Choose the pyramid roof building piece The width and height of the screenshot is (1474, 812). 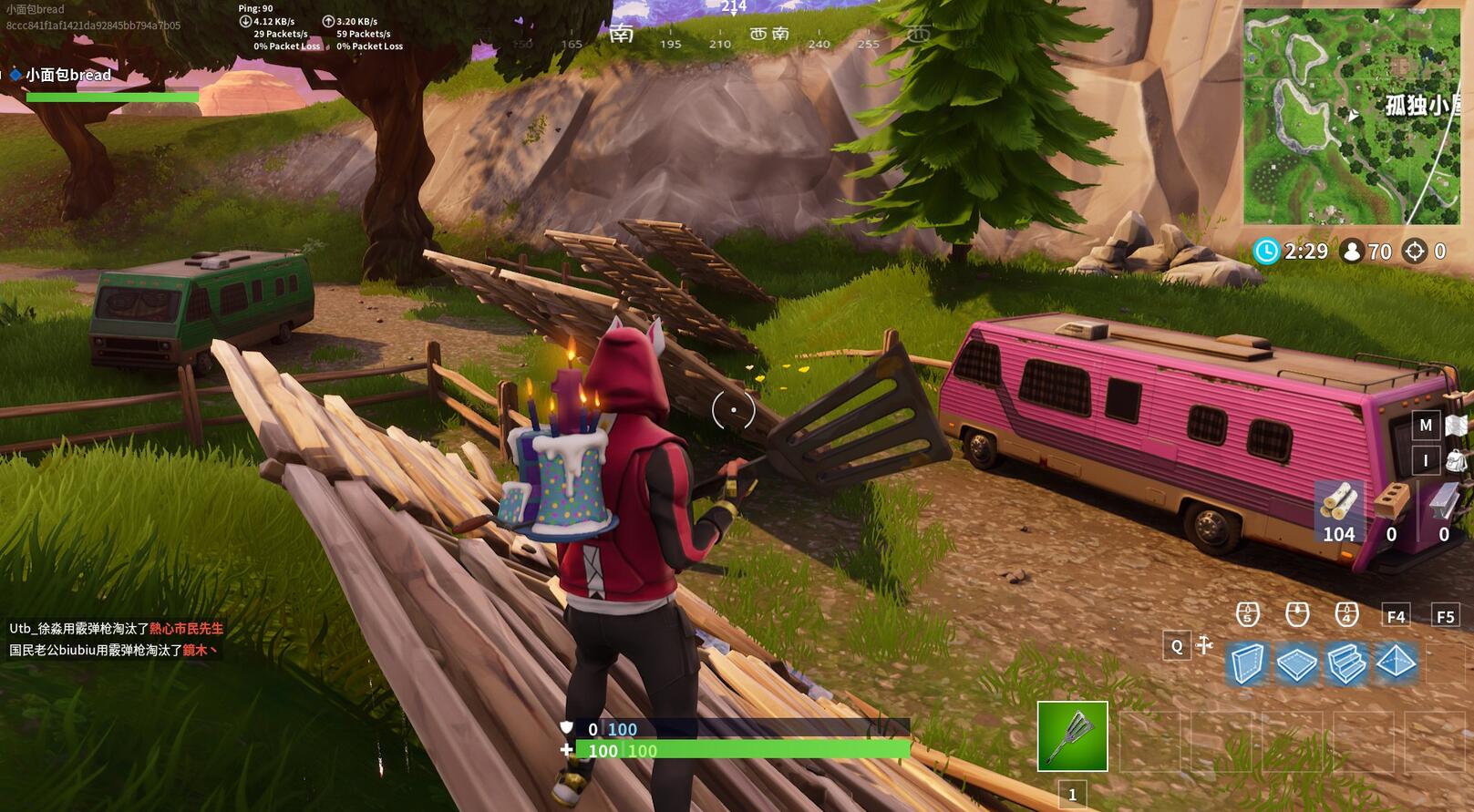click(x=1395, y=662)
